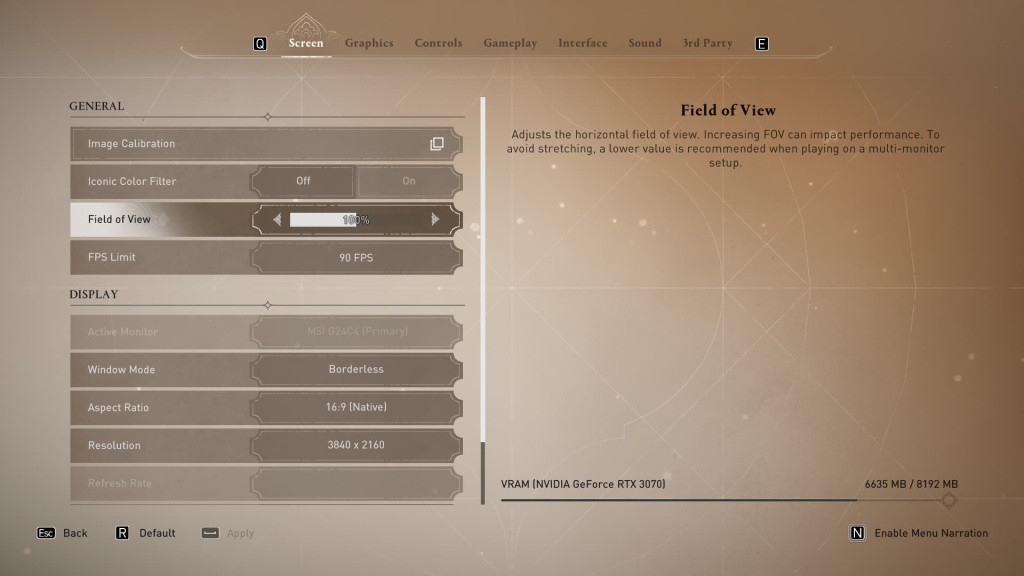Go to the Gameplay tab
This screenshot has height=576, width=1024.
510,43
